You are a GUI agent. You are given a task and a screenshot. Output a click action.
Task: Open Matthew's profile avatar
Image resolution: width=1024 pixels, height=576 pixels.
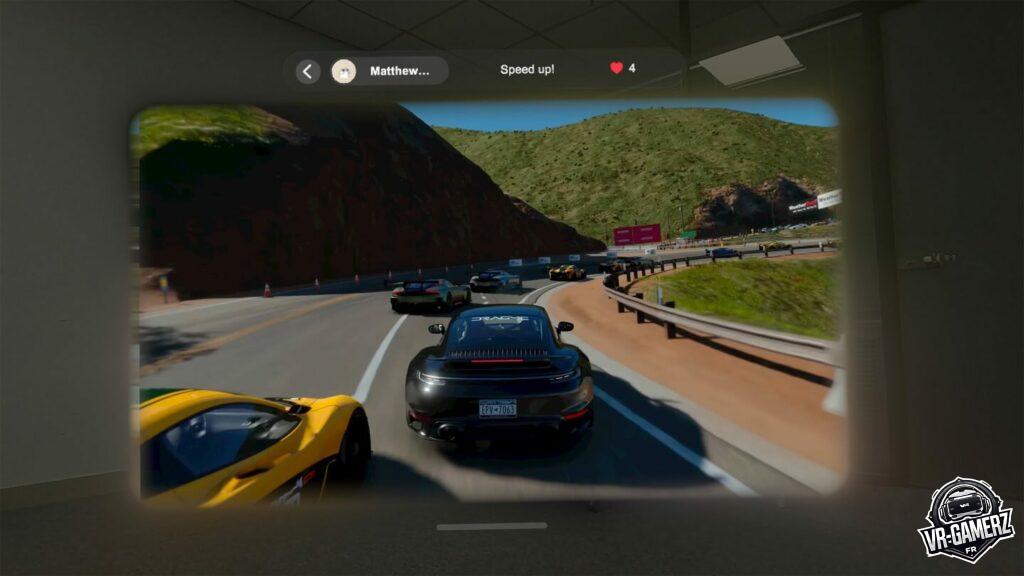click(344, 71)
